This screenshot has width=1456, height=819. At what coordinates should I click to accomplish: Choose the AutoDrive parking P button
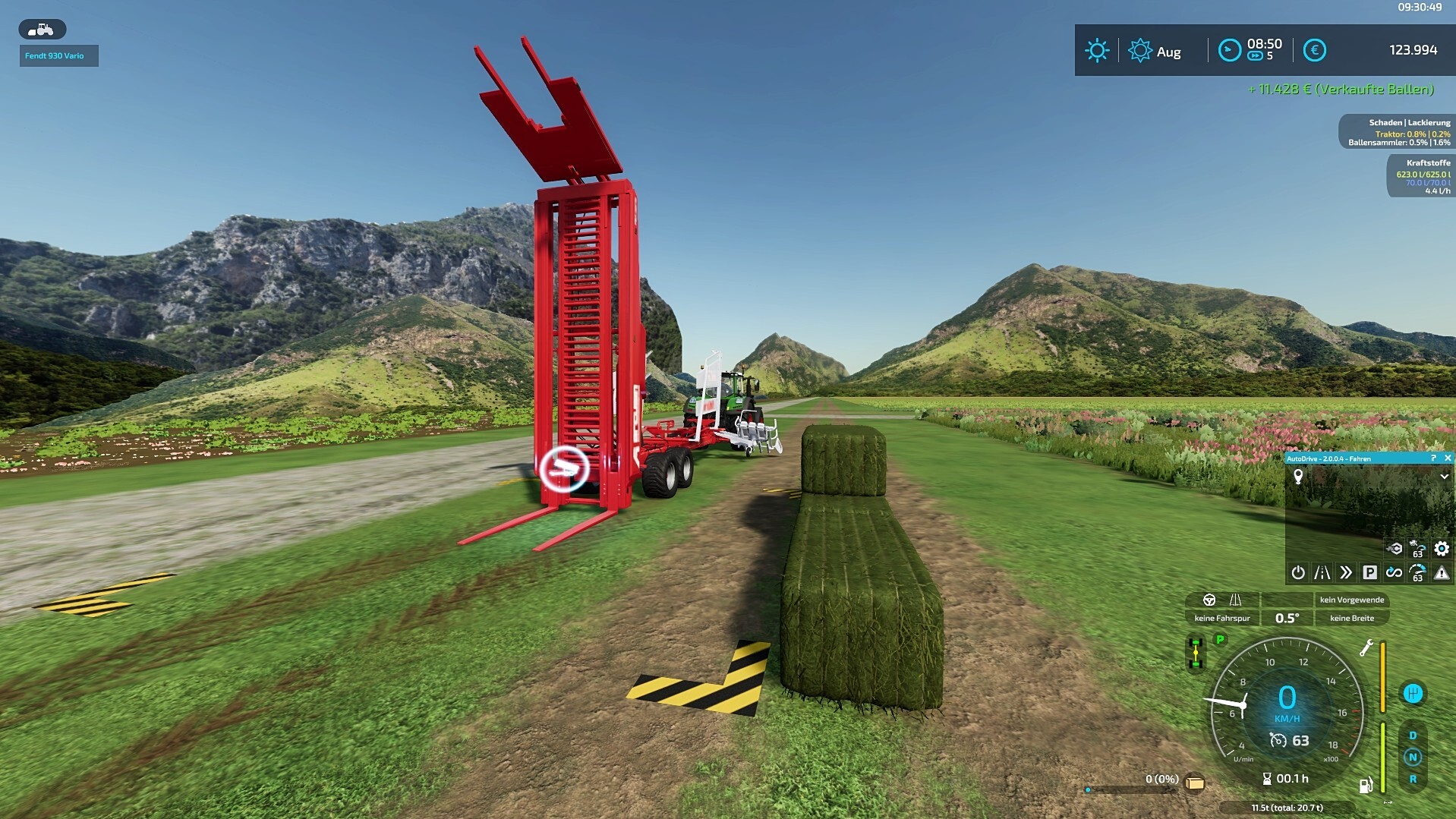(1369, 572)
